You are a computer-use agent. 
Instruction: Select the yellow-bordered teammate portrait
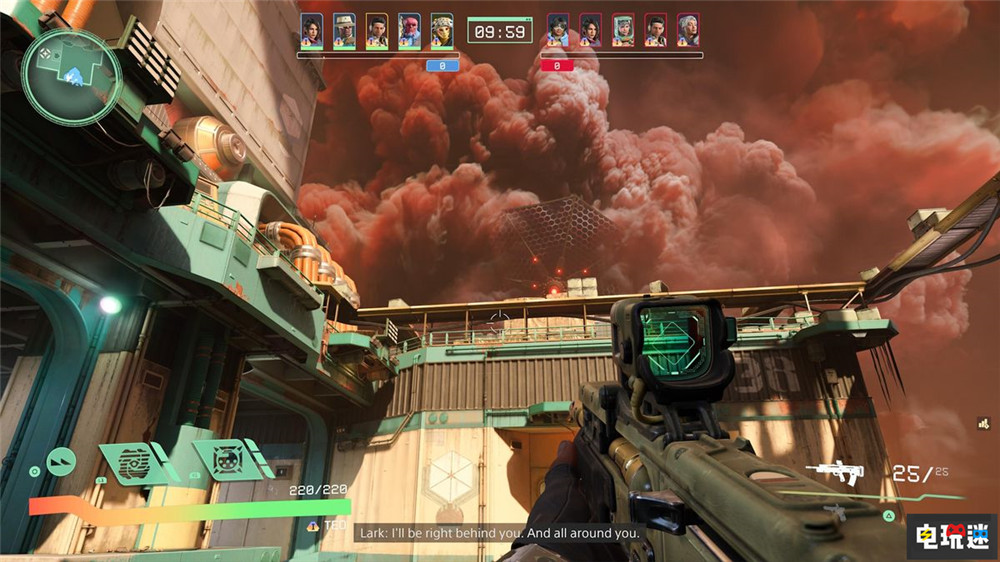[x=376, y=29]
